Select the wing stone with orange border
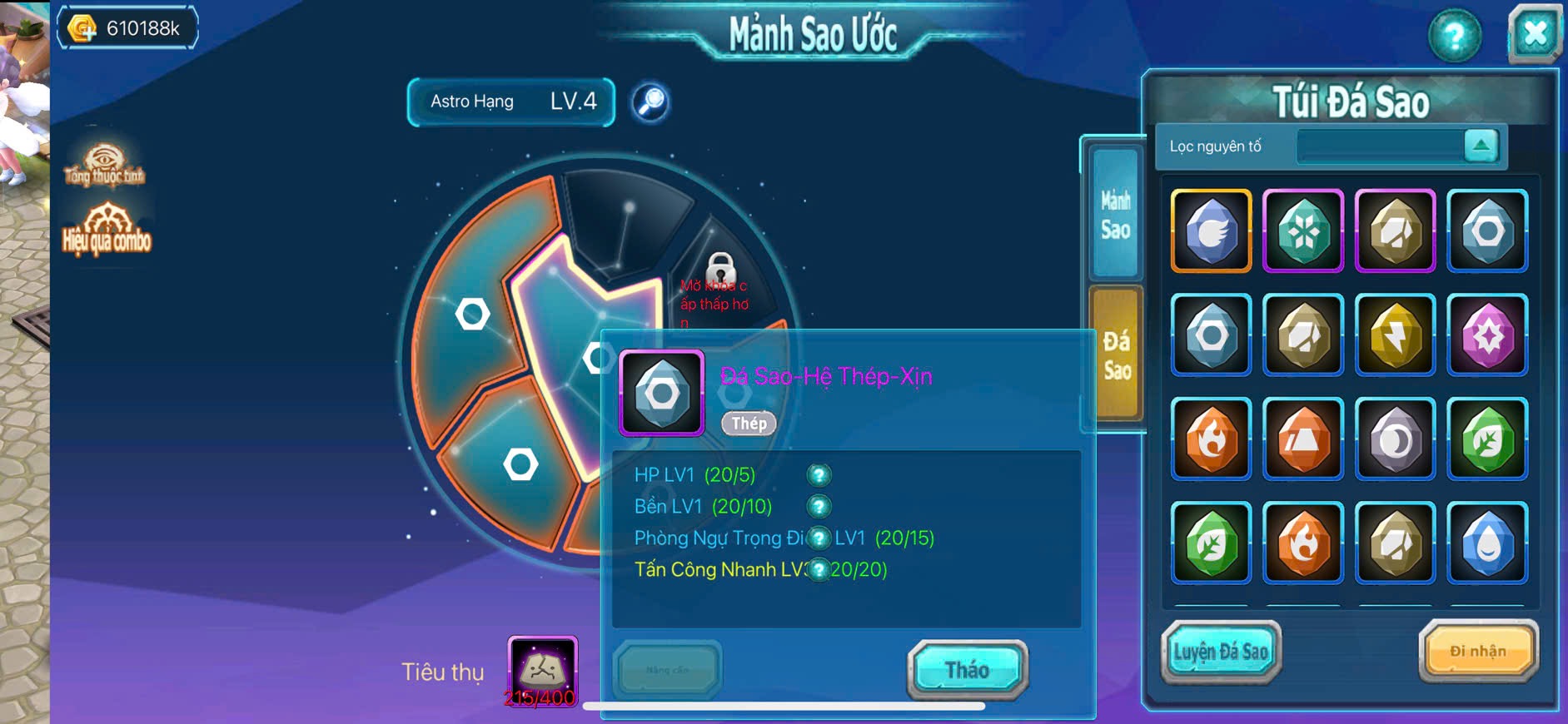Screen dimensions: 1568x724 [1211, 231]
